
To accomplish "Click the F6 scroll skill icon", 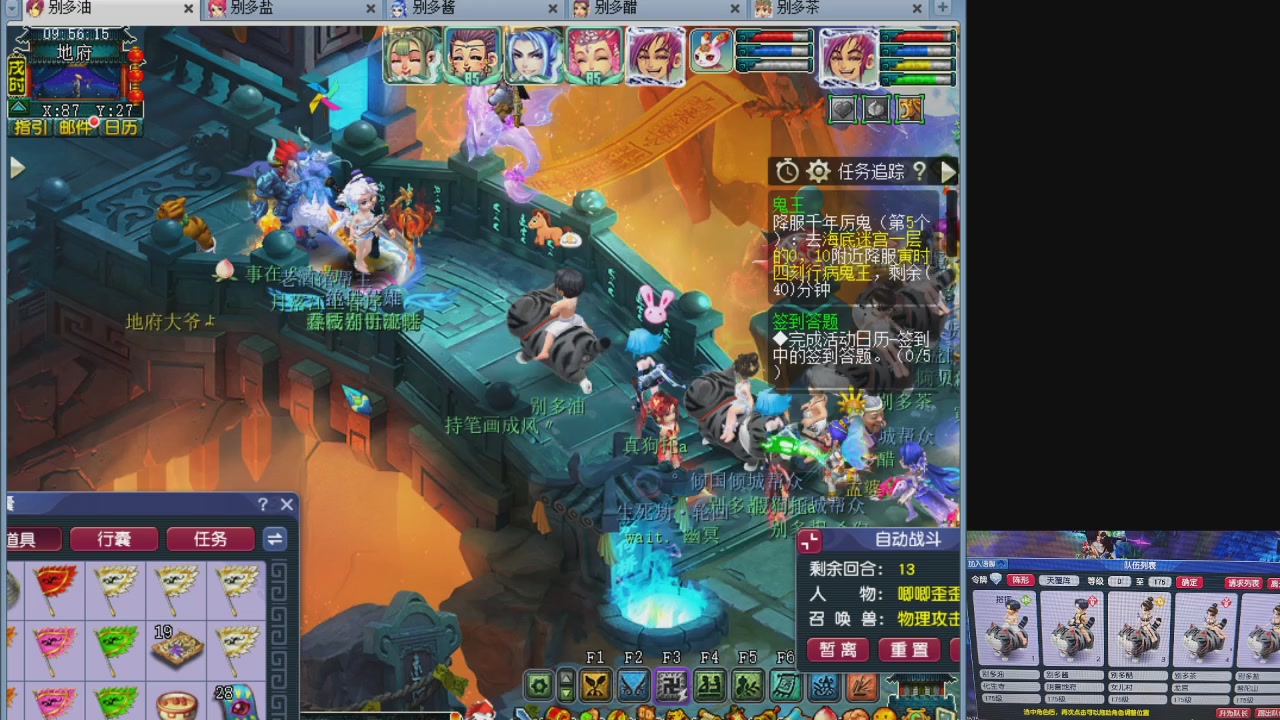I will 785,686.
